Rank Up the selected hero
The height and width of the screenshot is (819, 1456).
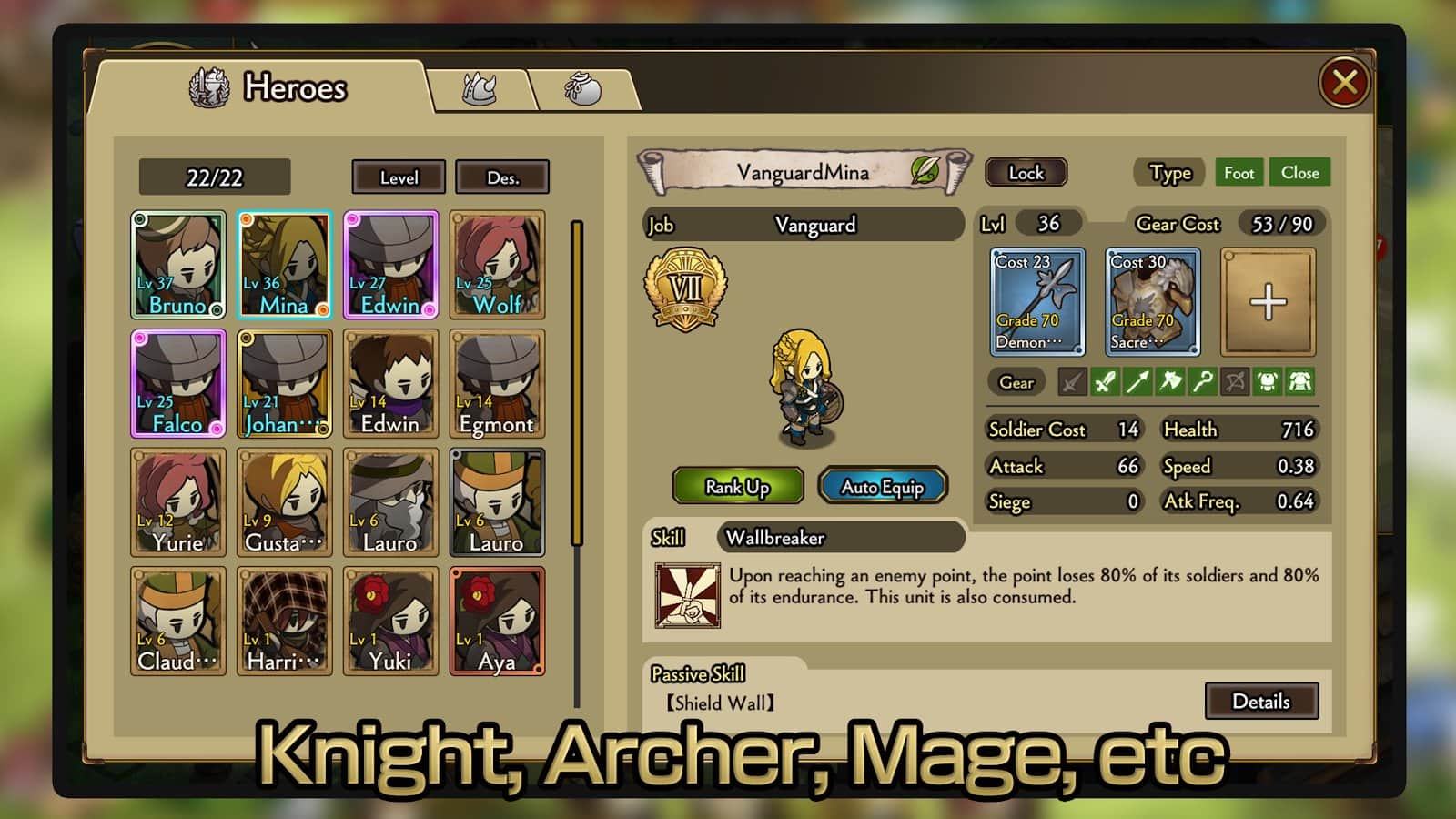pyautogui.click(x=737, y=487)
